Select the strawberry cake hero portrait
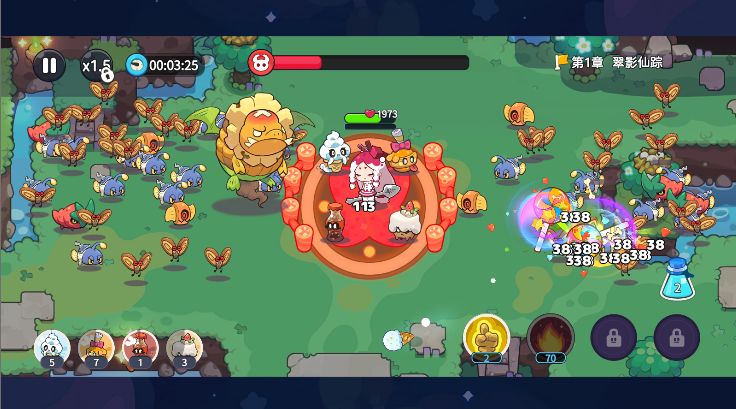The width and height of the screenshot is (736, 409). 184,347
